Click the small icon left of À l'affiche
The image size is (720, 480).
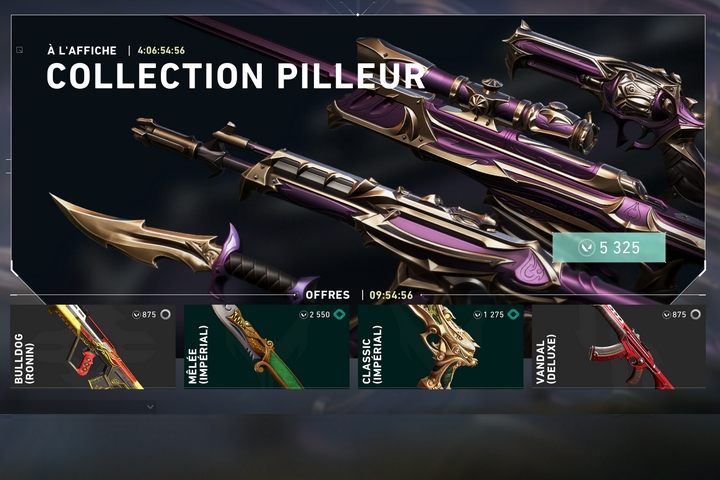19,49
